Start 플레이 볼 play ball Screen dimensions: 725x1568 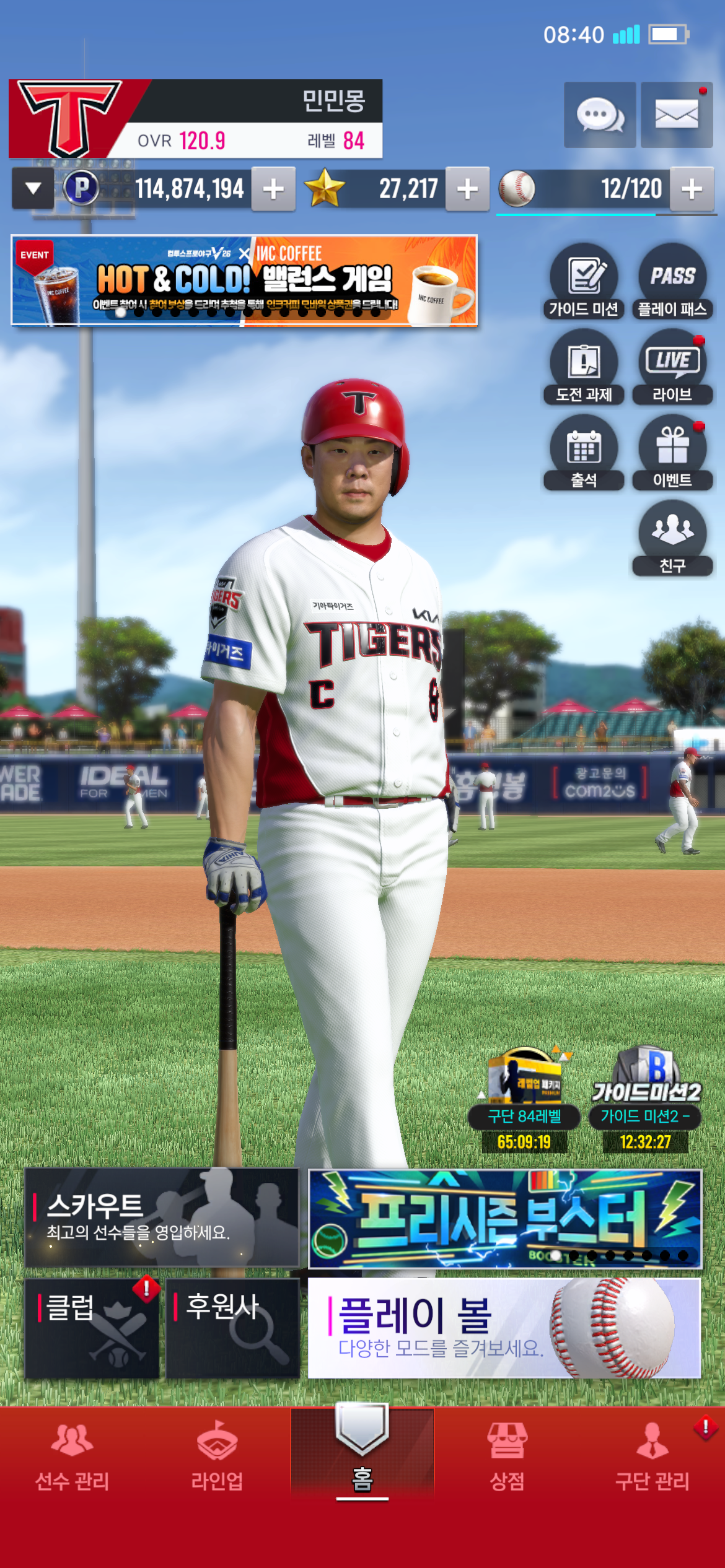(504, 1328)
